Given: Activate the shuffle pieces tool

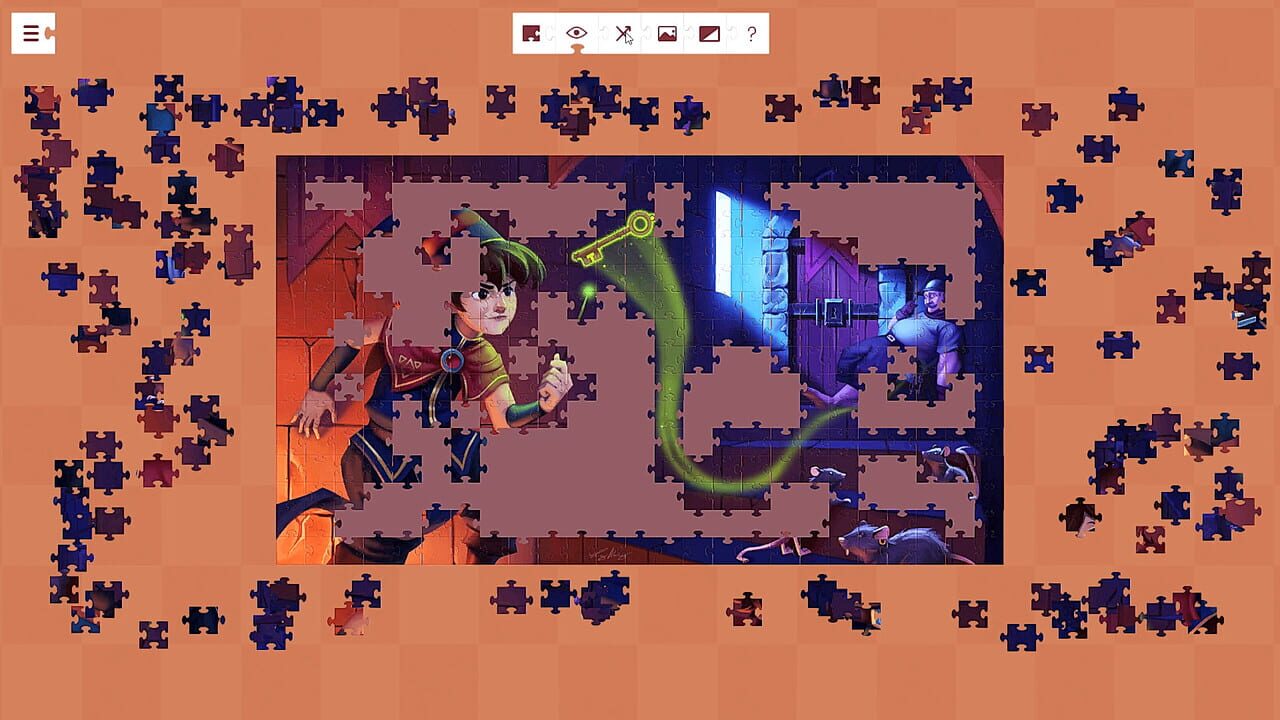Looking at the screenshot, I should (x=623, y=33).
